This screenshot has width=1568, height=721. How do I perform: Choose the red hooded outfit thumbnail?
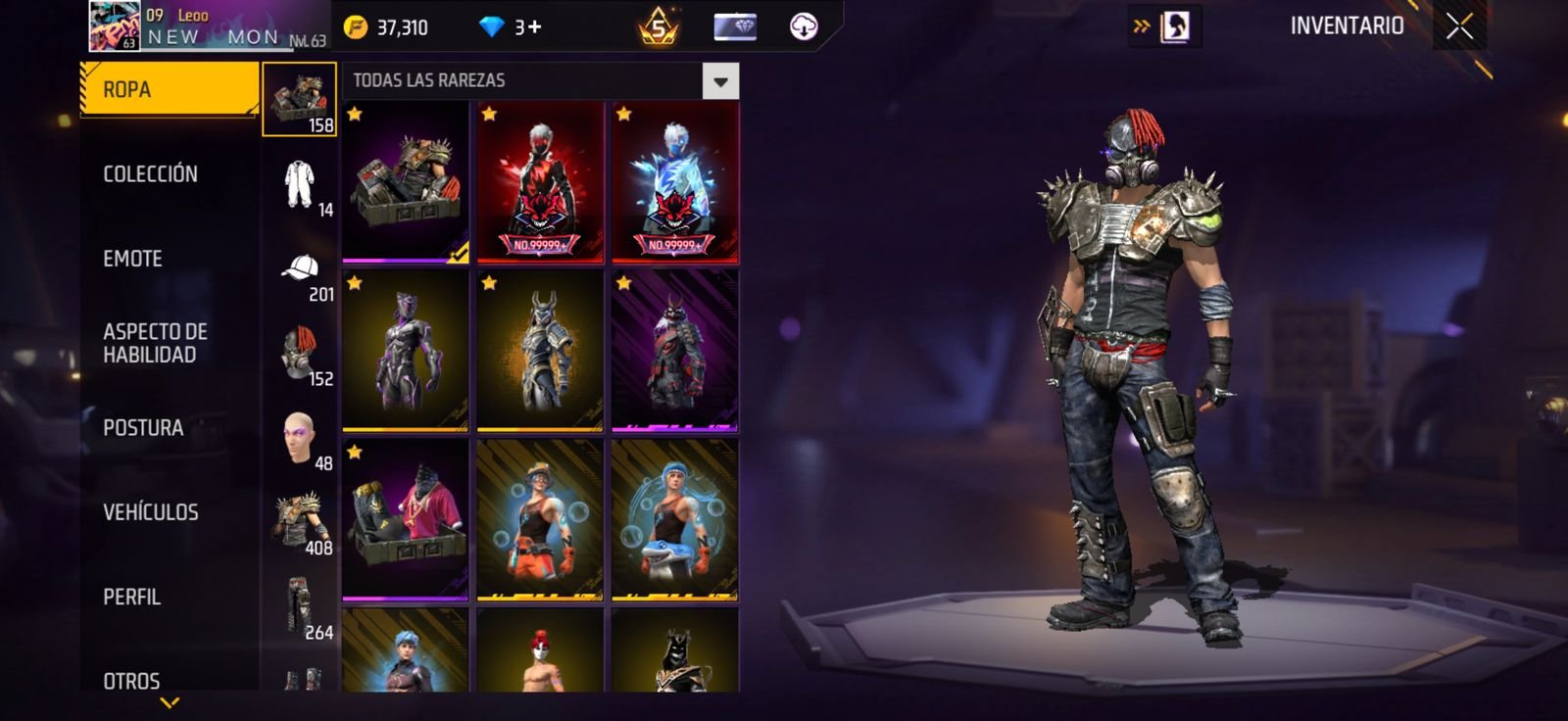(x=540, y=182)
